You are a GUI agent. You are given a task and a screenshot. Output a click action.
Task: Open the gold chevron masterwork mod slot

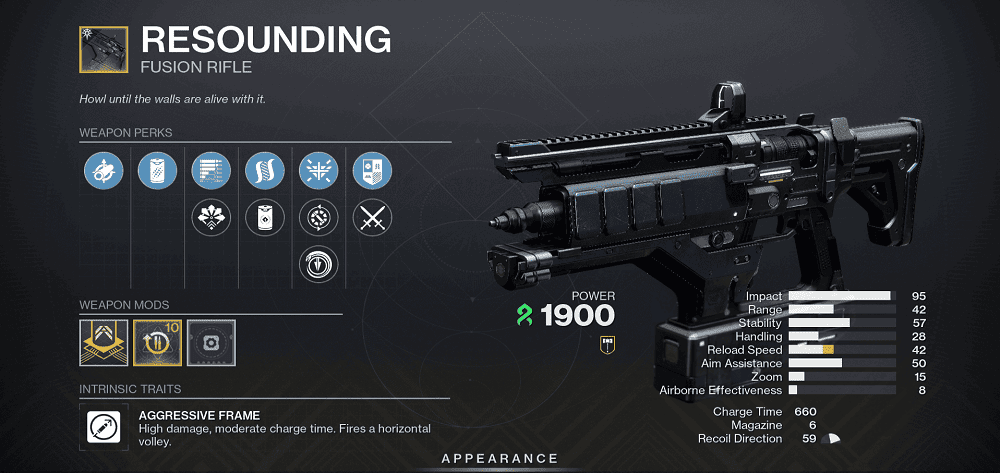coord(104,343)
